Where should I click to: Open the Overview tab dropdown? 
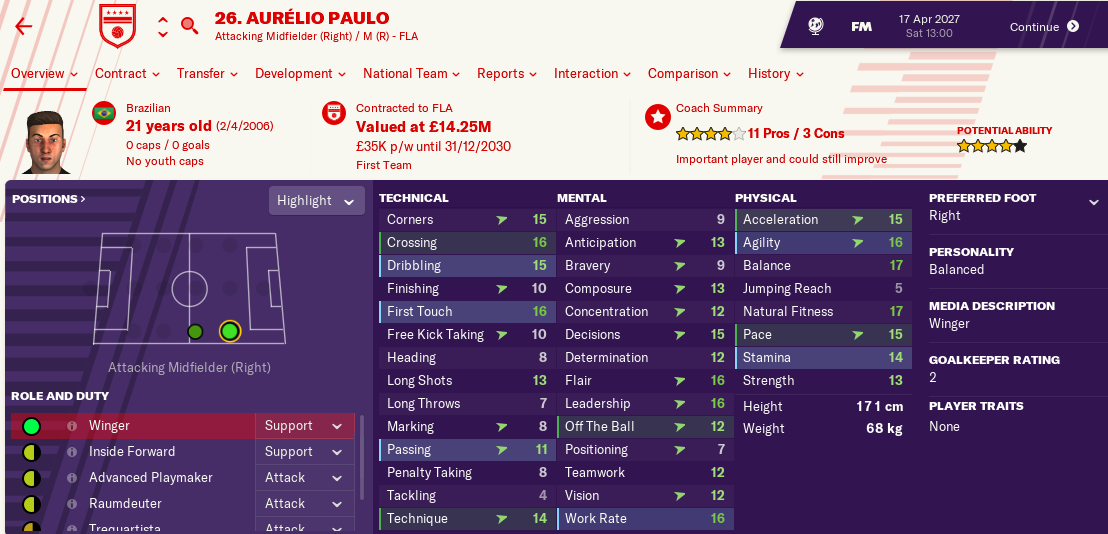[x=45, y=73]
